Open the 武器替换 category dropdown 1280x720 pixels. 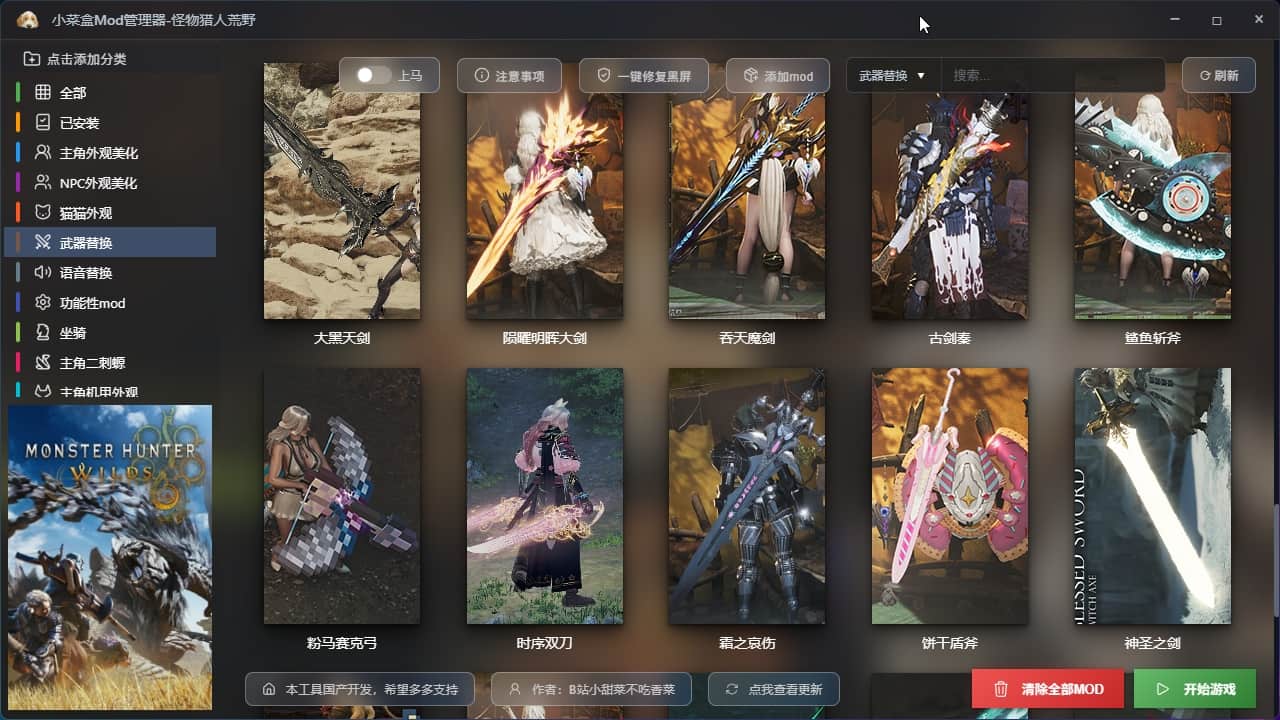pos(892,76)
